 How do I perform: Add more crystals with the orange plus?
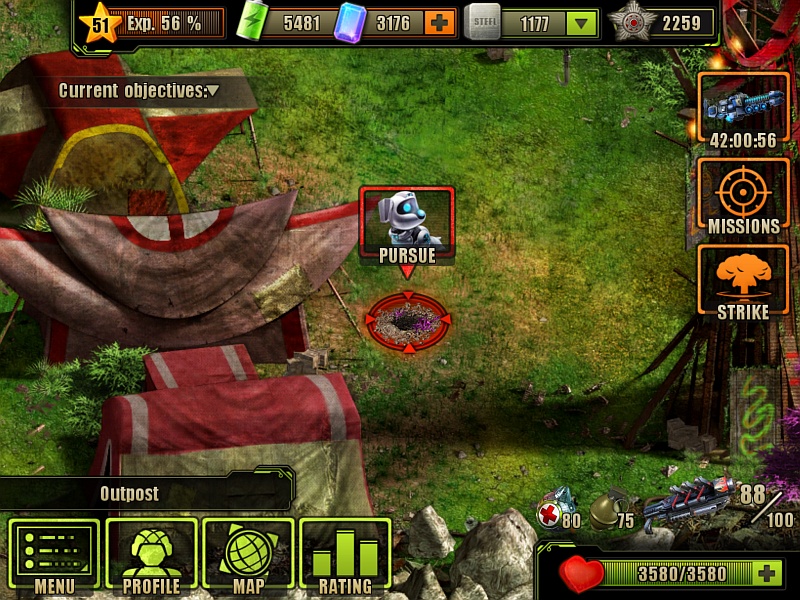(x=439, y=22)
